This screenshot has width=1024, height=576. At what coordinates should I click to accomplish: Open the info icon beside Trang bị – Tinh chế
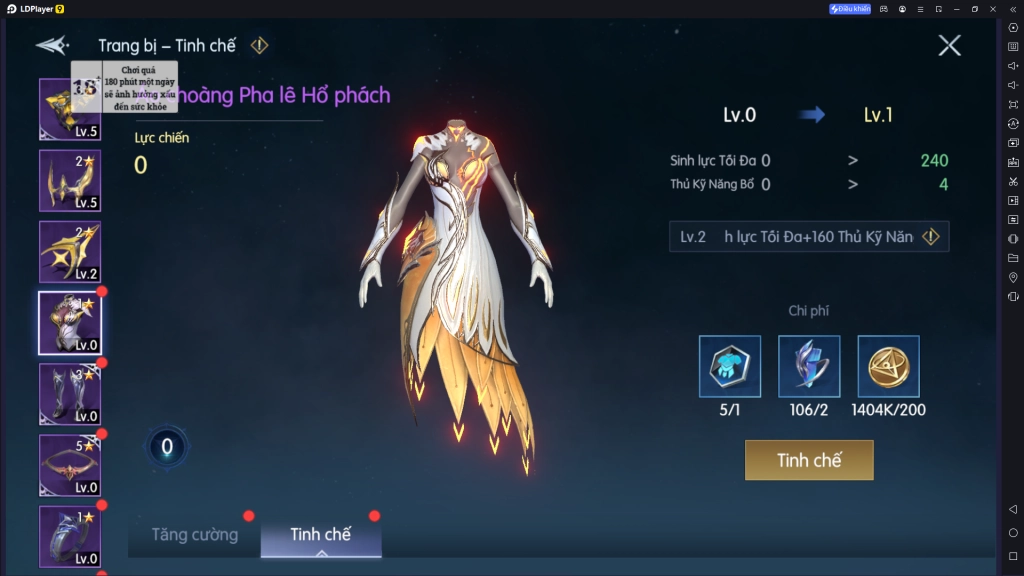259,45
